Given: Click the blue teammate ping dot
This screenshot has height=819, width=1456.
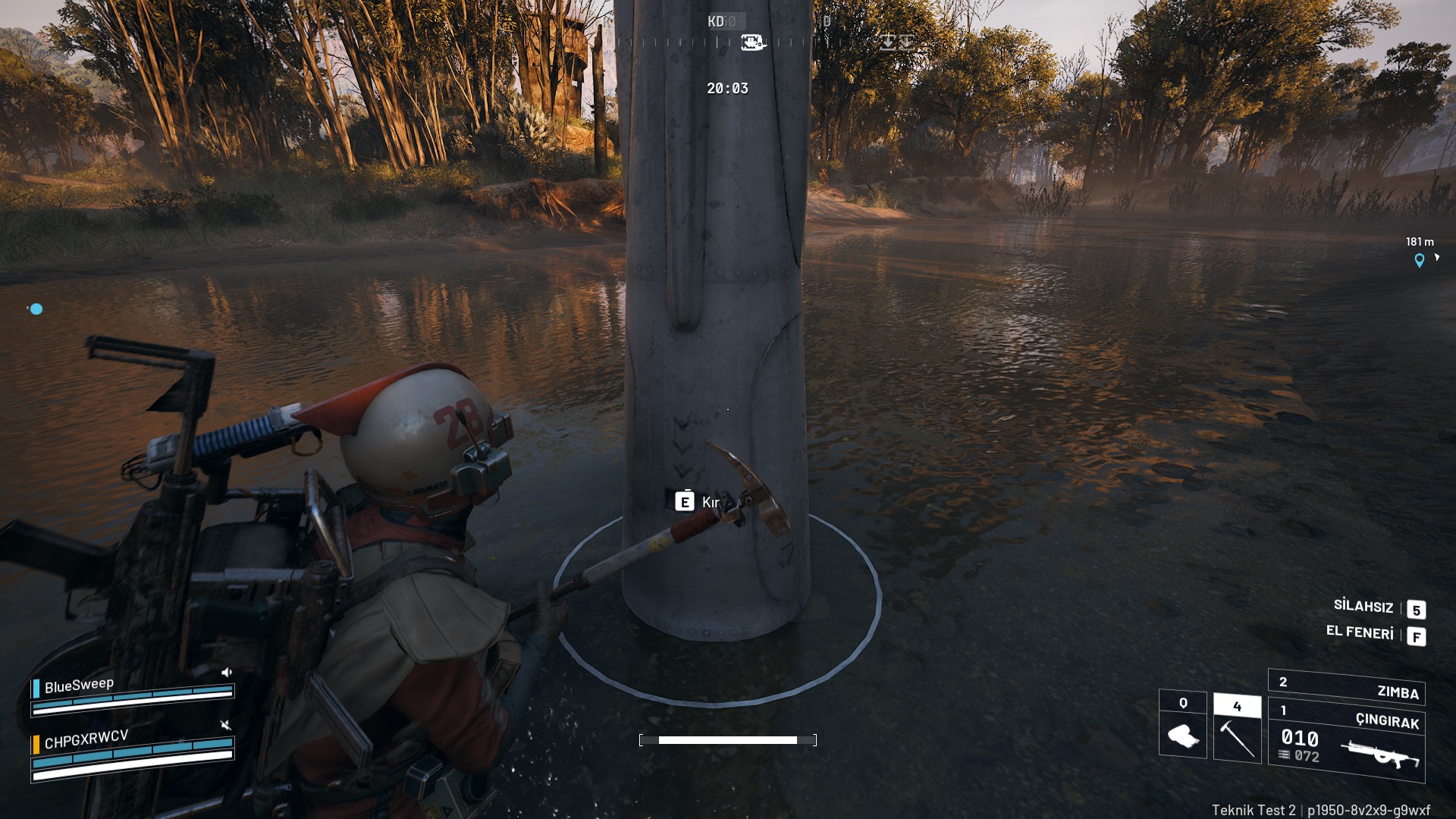Looking at the screenshot, I should tap(36, 309).
